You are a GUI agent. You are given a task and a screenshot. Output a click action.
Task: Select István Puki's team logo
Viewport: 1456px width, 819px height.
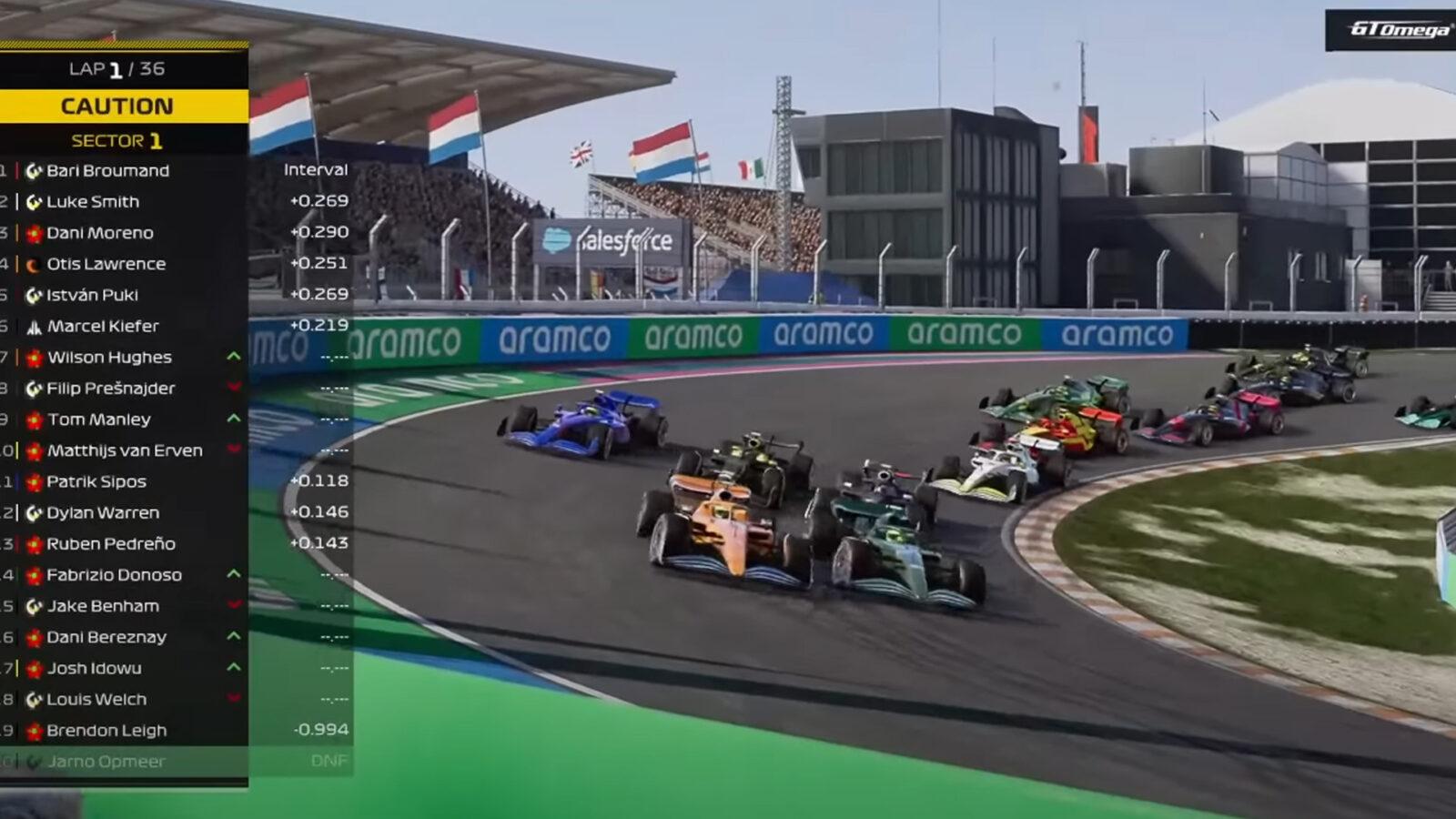point(32,295)
